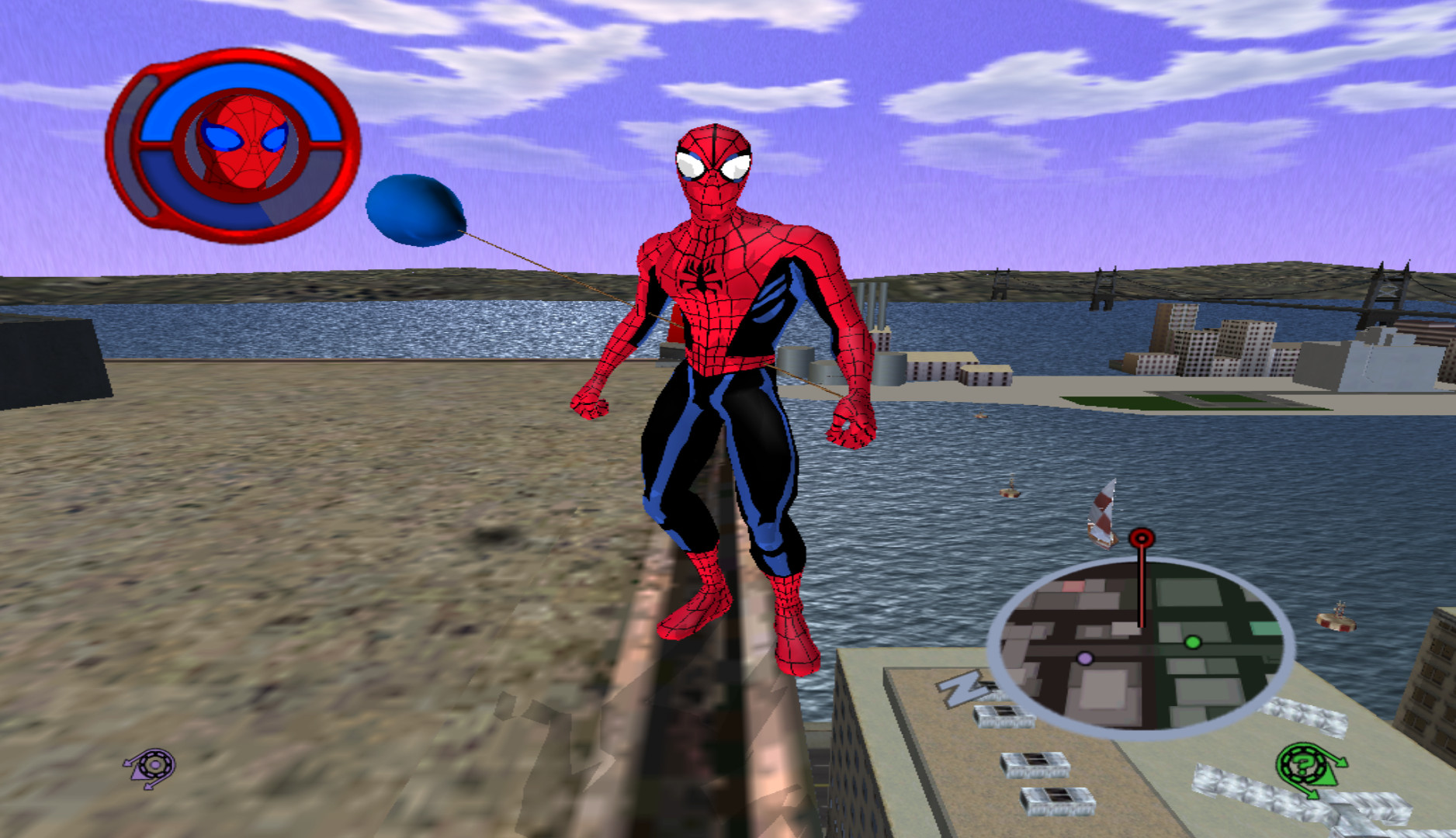Select the purple dot on the minimap
The image size is (1456, 838).
click(1085, 658)
